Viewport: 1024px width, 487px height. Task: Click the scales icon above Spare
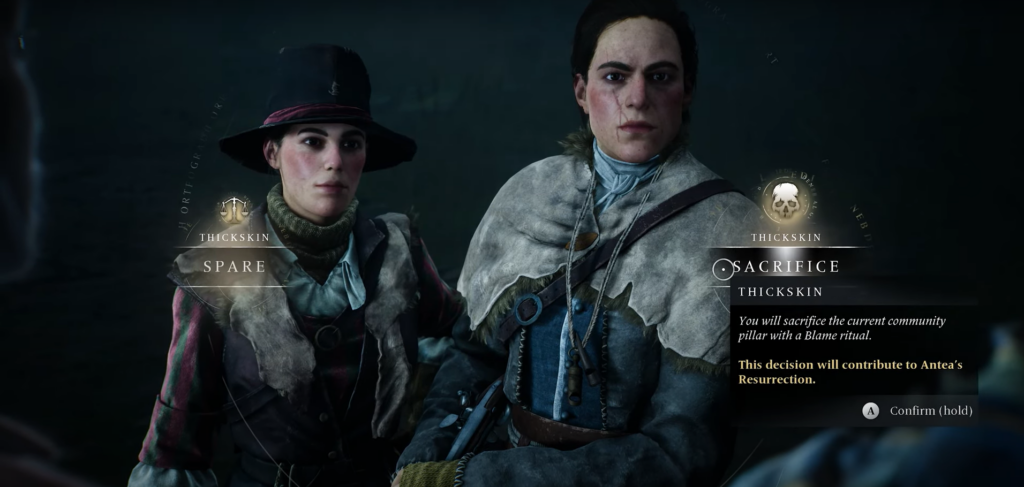tap(235, 209)
